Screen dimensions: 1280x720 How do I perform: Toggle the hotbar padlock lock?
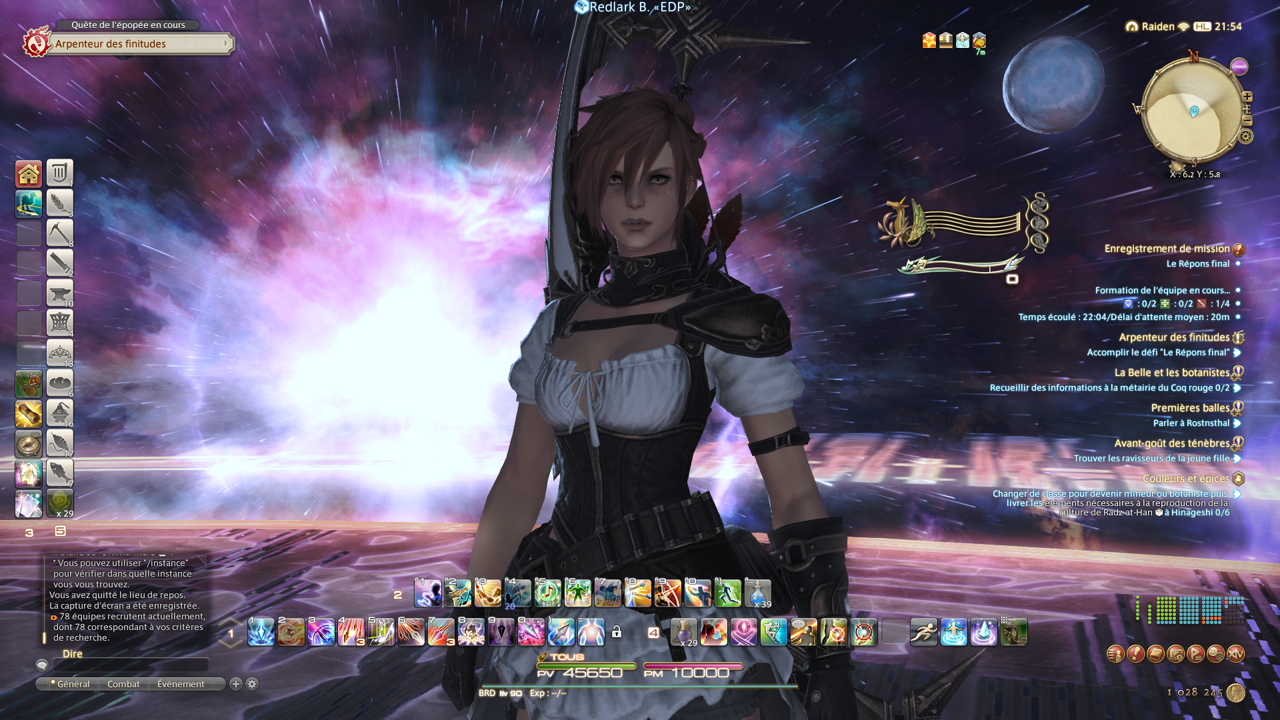(x=617, y=632)
